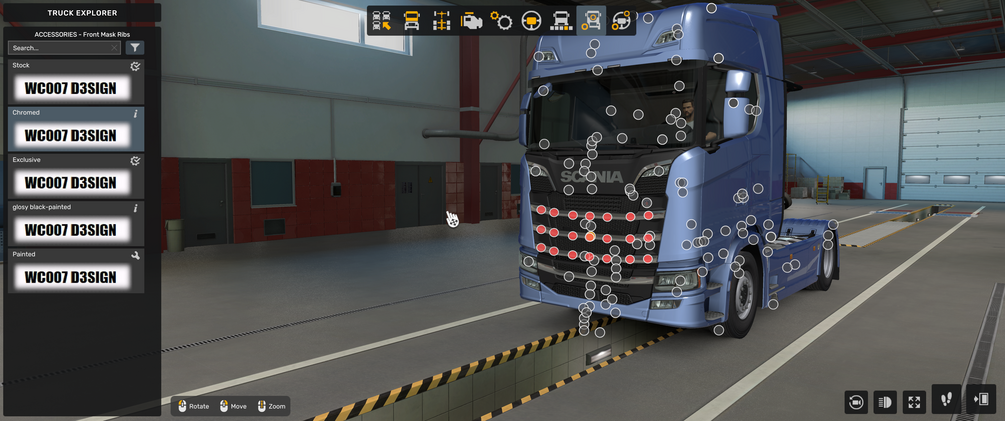Select the Stock front mask ribs option

click(76, 83)
